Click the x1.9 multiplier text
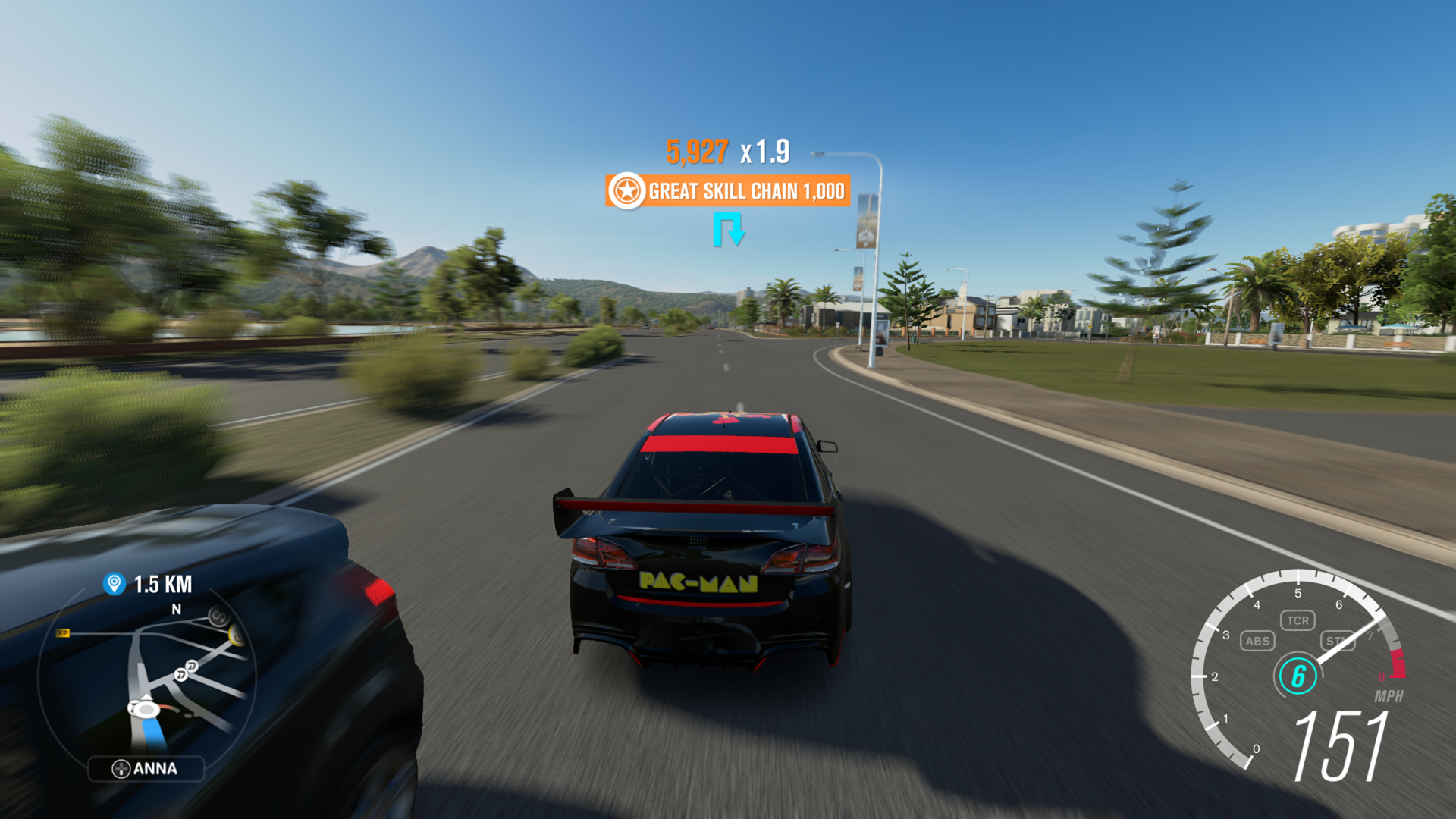Image resolution: width=1456 pixels, height=819 pixels. pos(764,152)
